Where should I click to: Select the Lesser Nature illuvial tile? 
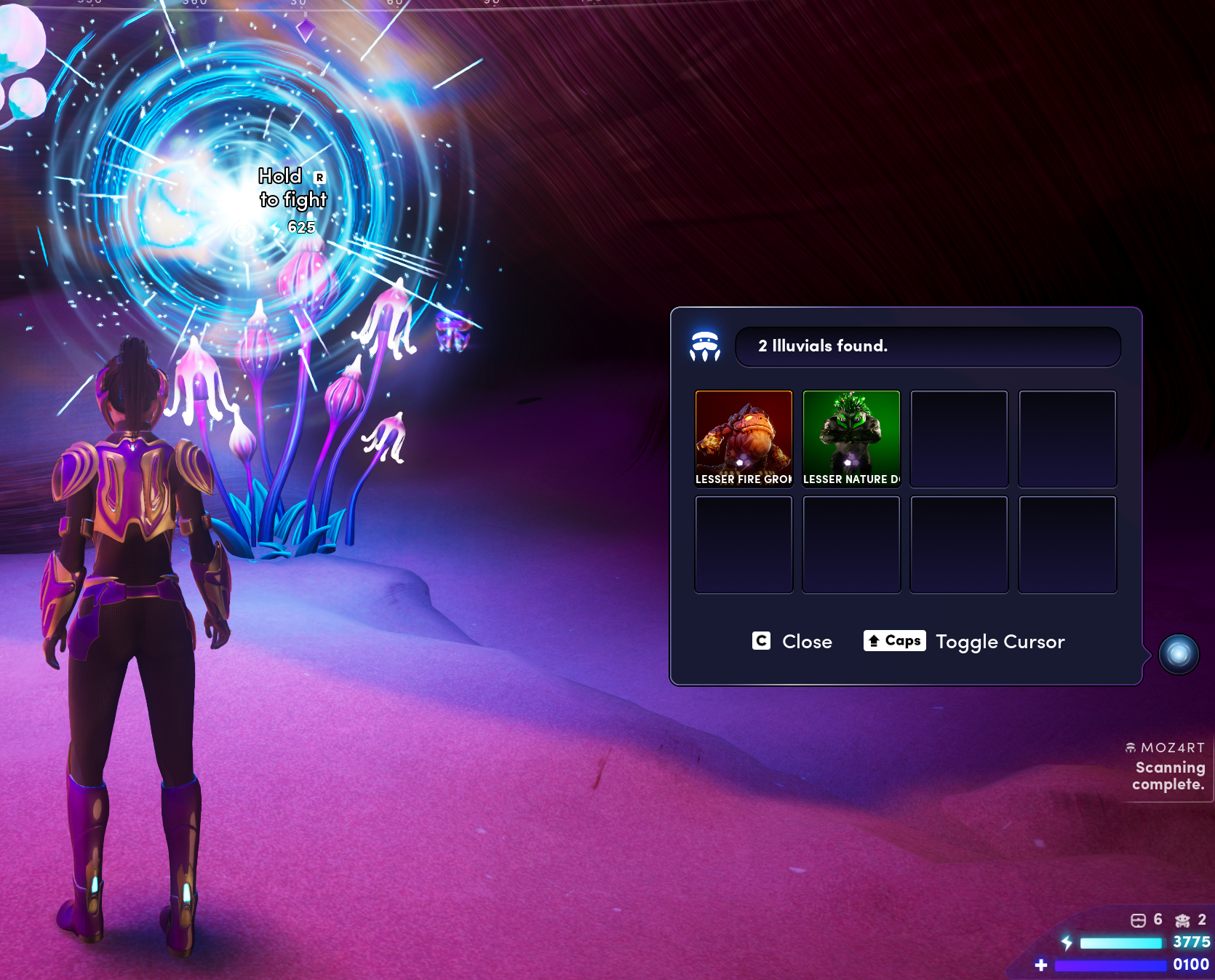click(851, 438)
